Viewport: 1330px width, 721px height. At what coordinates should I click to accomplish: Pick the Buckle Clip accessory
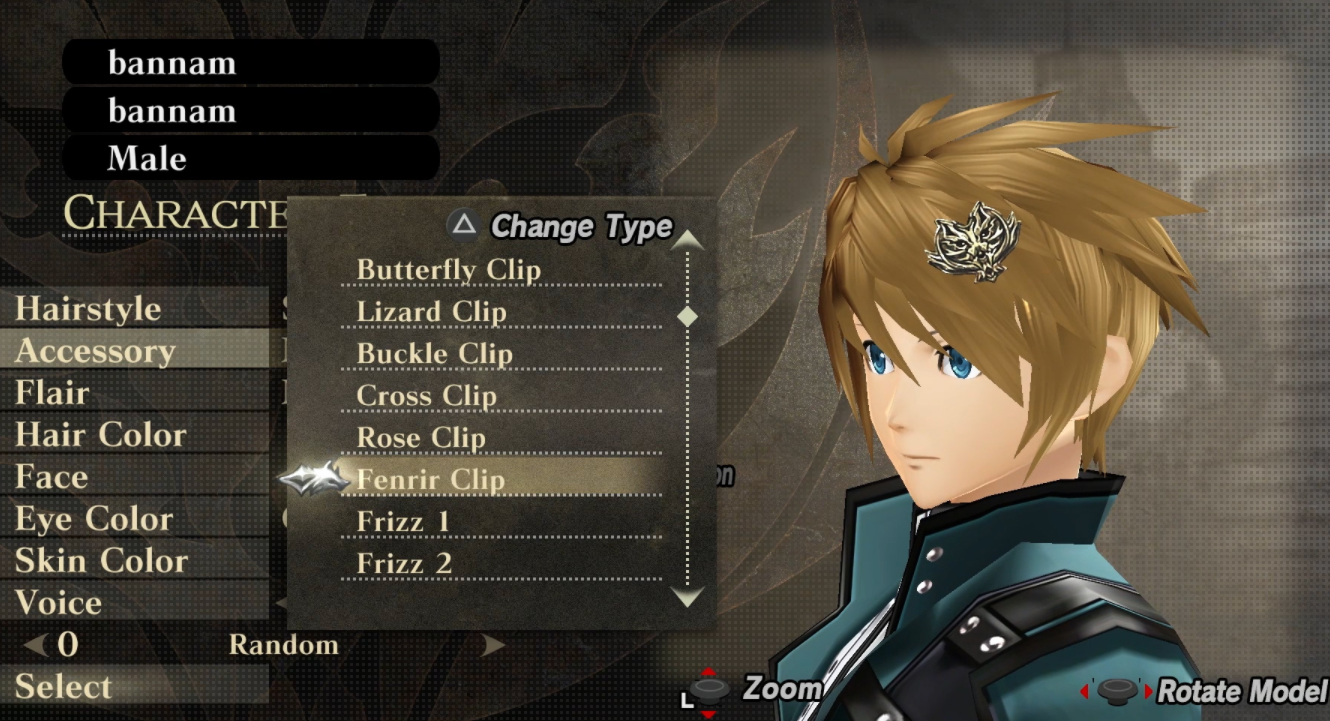pos(434,354)
